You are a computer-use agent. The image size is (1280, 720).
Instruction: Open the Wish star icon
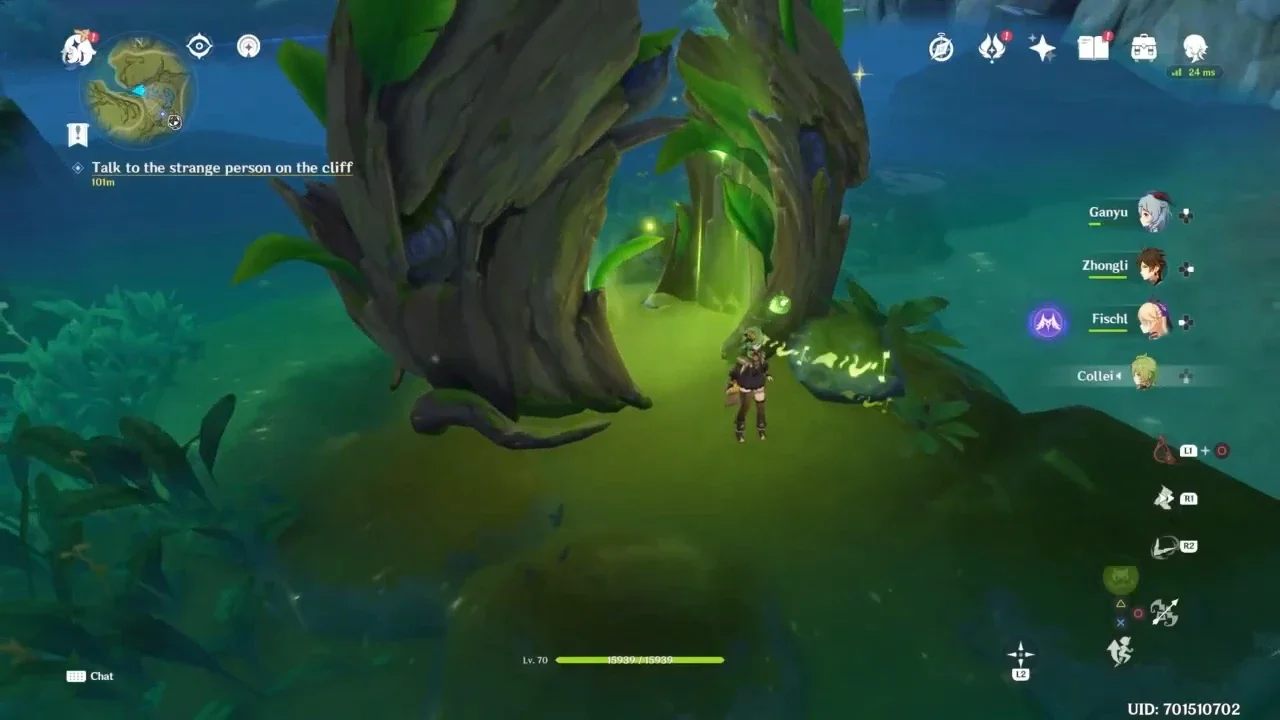[x=1042, y=48]
